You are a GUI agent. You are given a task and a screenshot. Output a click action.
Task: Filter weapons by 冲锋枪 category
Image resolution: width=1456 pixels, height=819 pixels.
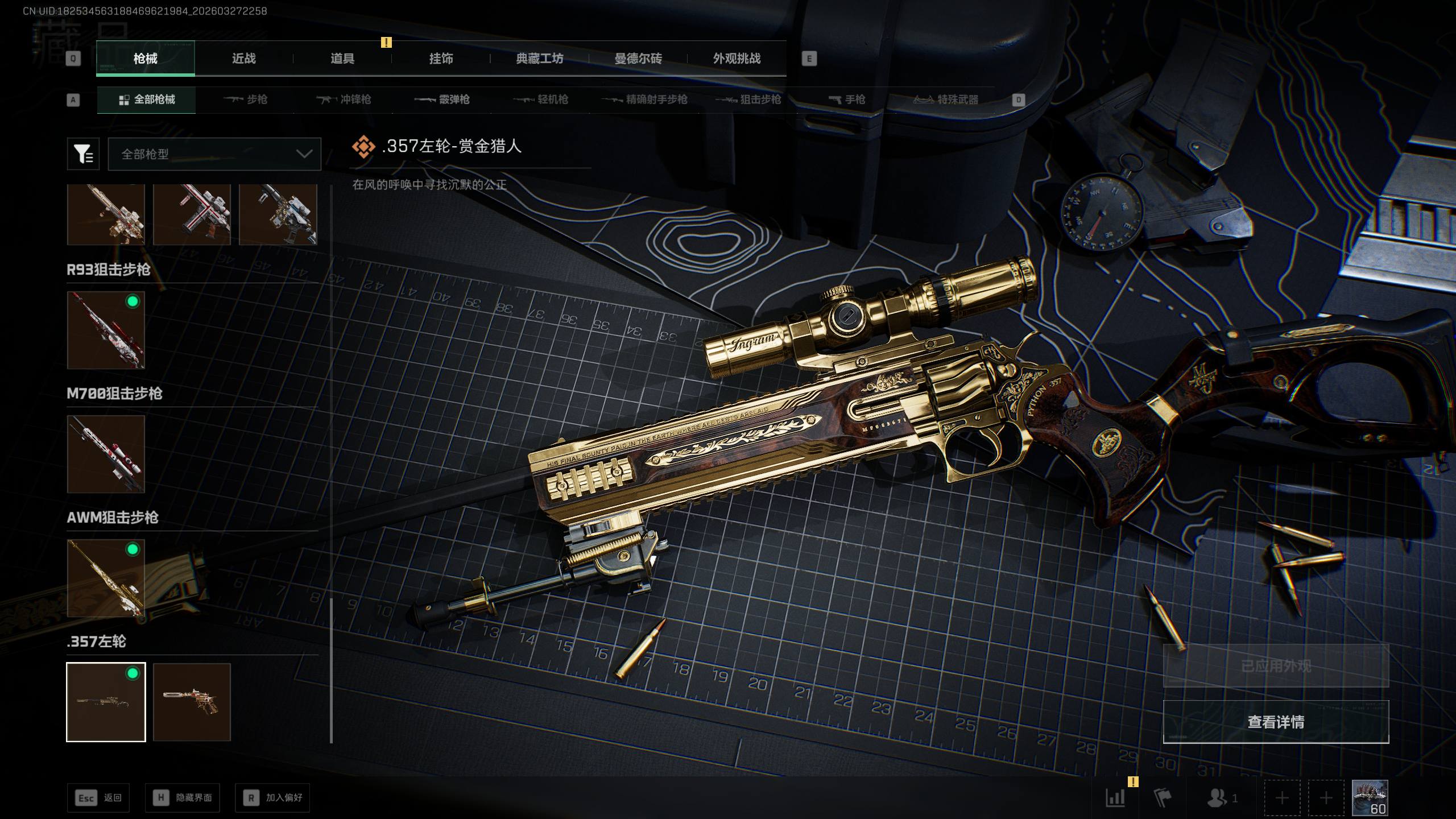click(x=344, y=100)
